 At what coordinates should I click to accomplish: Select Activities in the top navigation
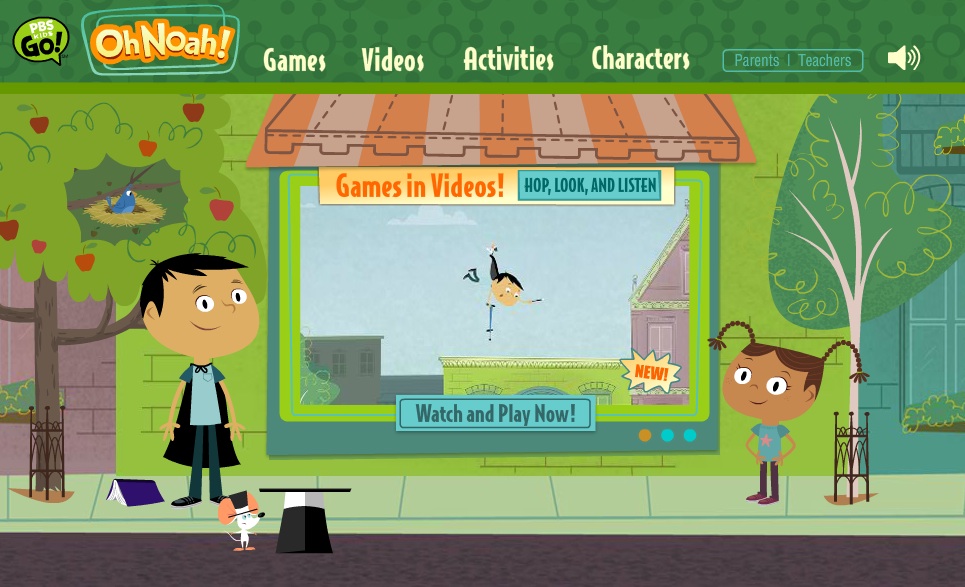pyautogui.click(x=508, y=59)
